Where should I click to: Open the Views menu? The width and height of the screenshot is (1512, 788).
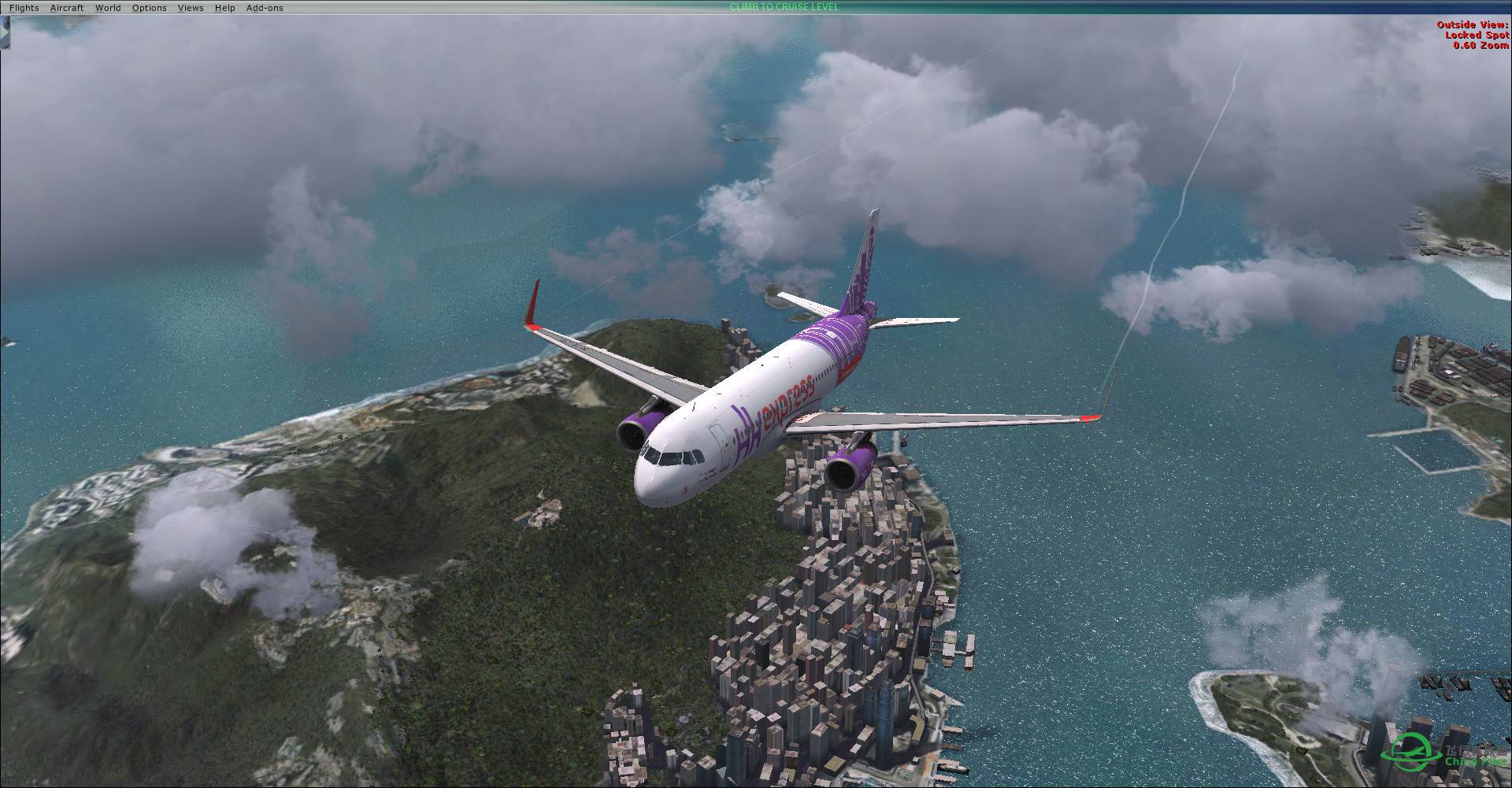[190, 7]
